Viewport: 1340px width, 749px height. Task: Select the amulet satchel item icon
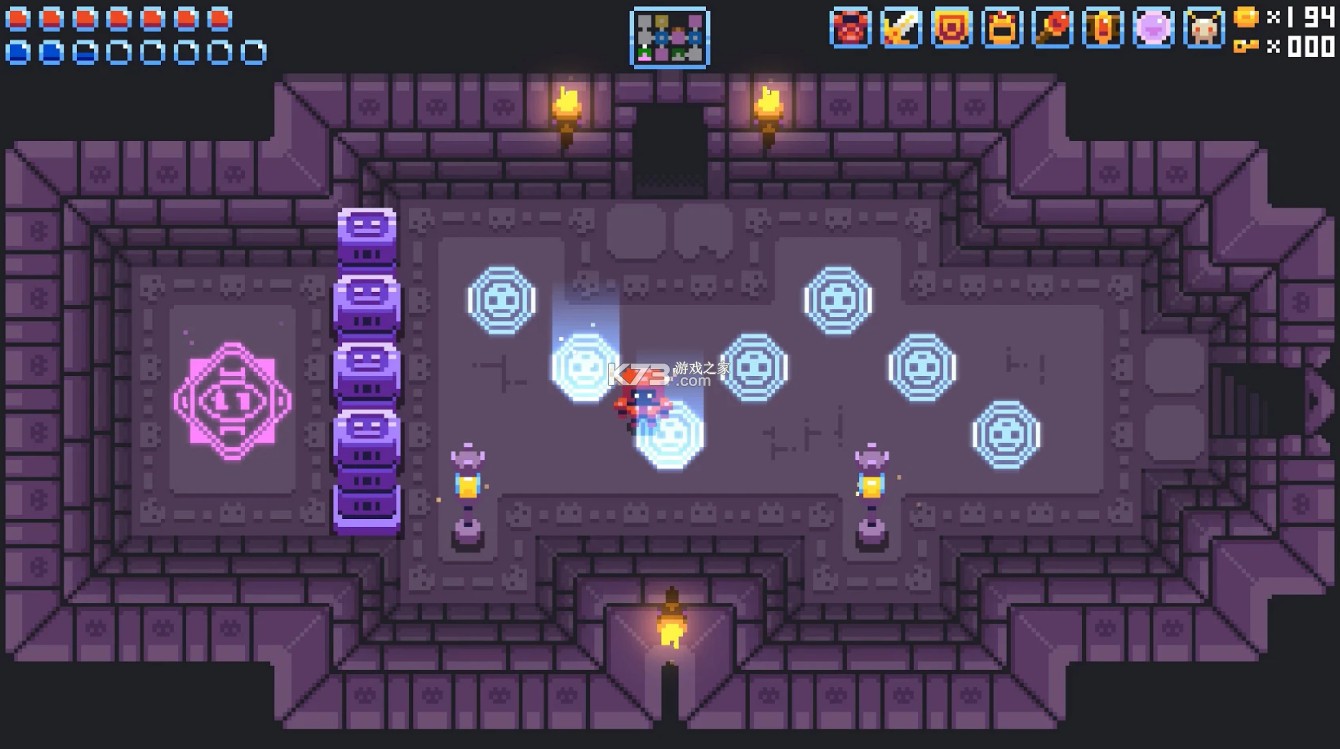pos(1002,29)
